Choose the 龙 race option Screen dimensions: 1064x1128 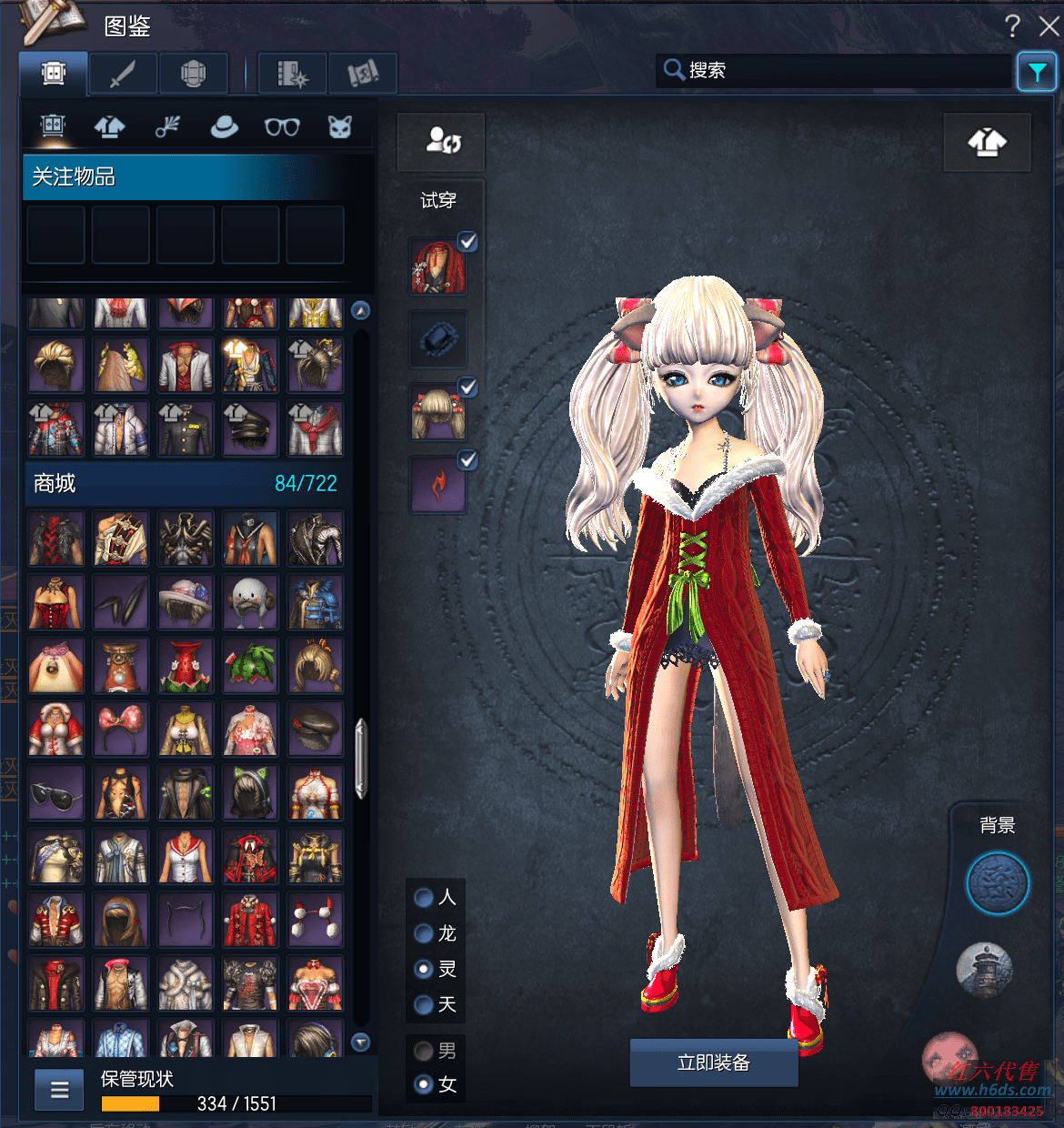pos(424,933)
